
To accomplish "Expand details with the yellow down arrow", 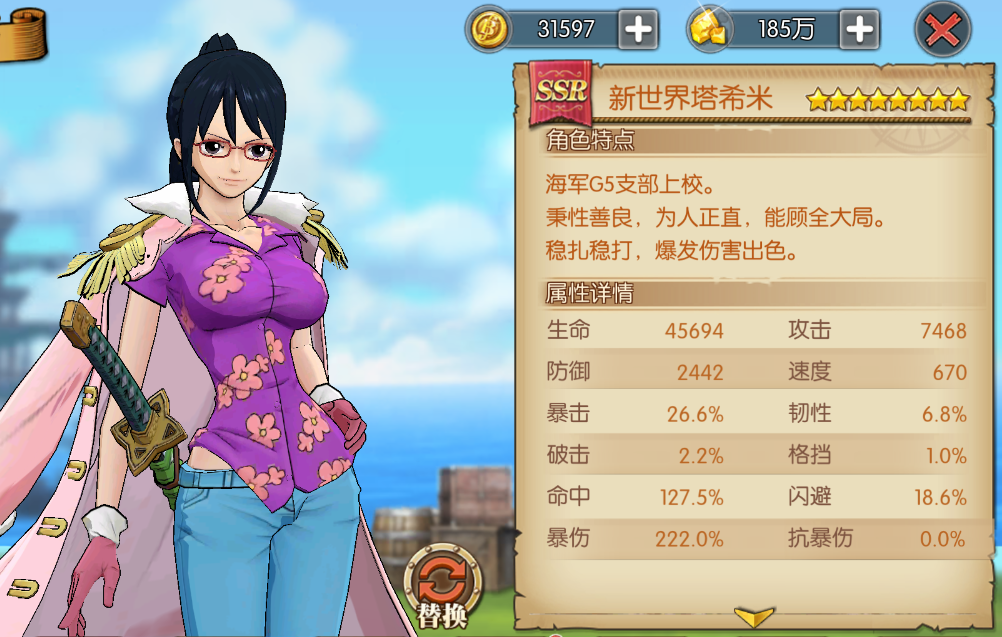I will coord(753,615).
